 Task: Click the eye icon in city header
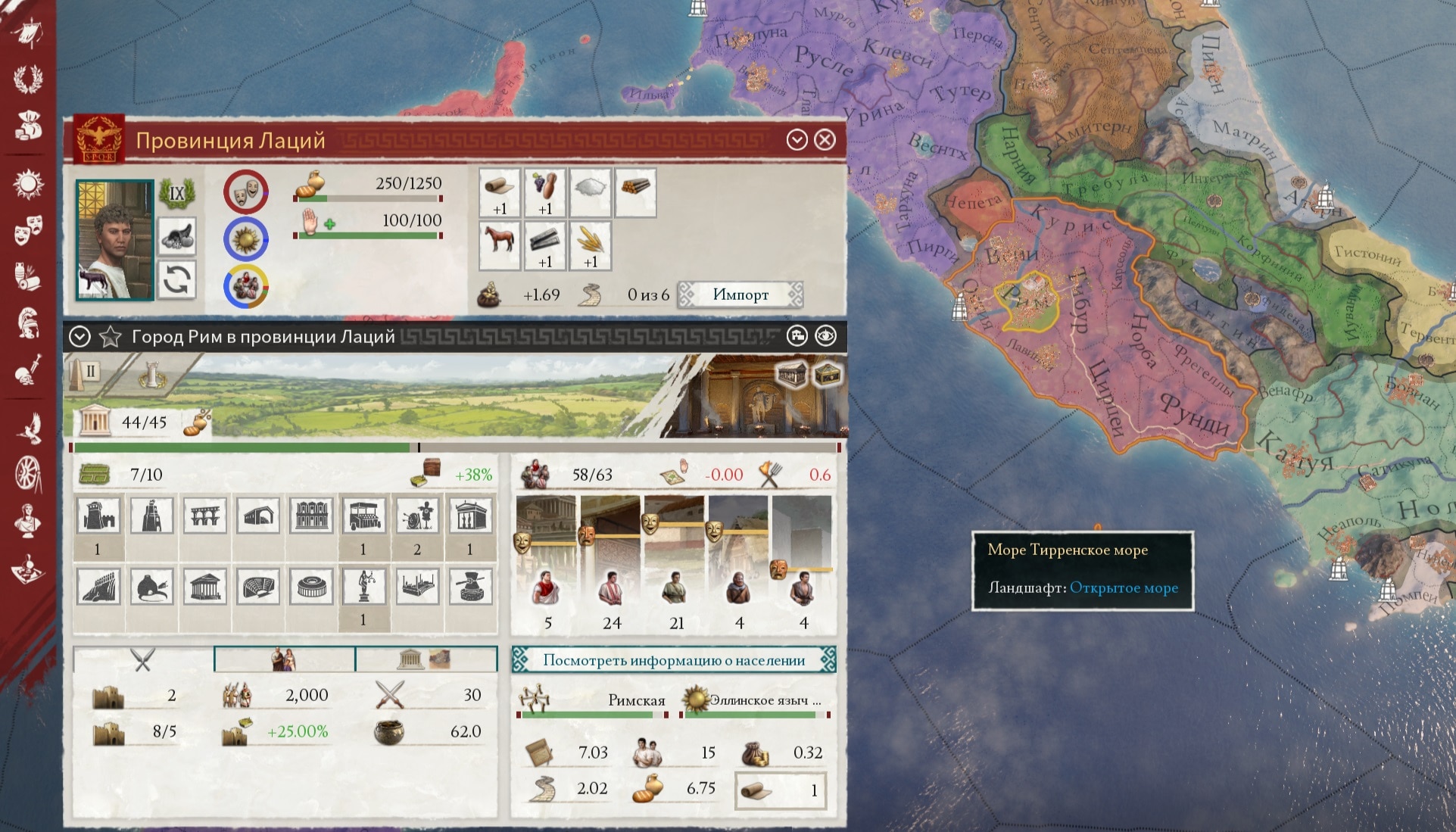(x=825, y=336)
